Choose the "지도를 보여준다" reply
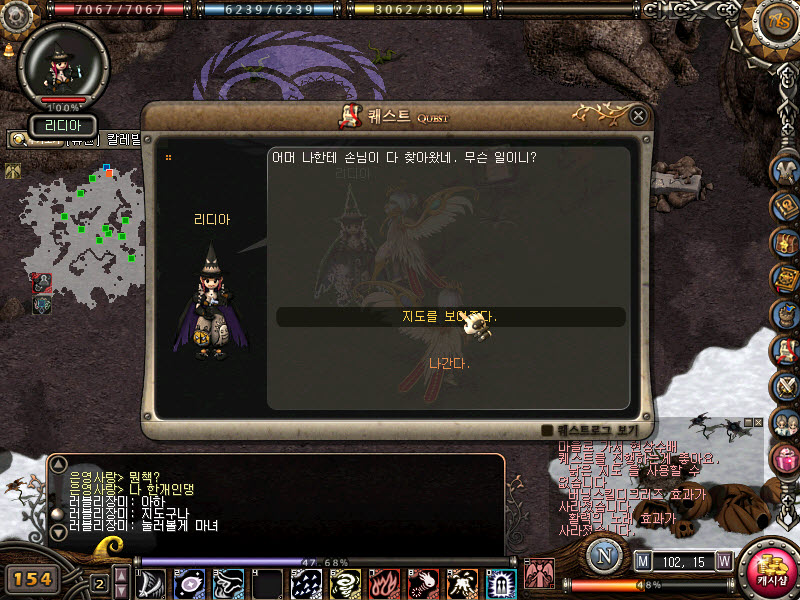800x600 pixels. tap(450, 317)
